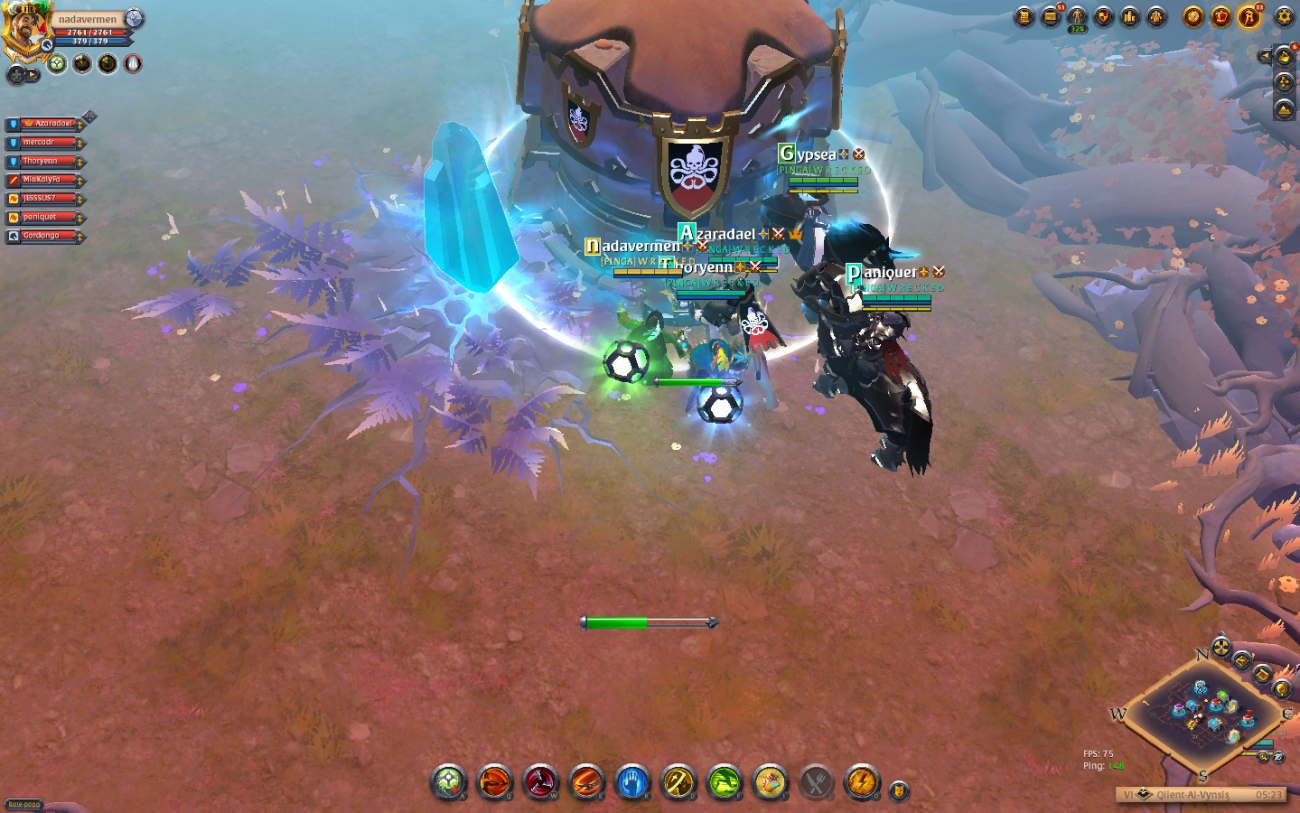
Task: Select party member Azaradael
Action: [45, 123]
